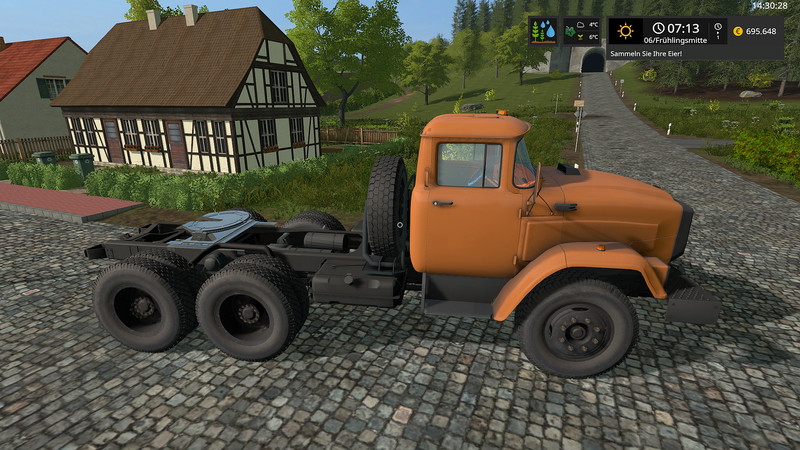Select the temperature forecast panel
The image size is (800, 450).
(x=582, y=31)
